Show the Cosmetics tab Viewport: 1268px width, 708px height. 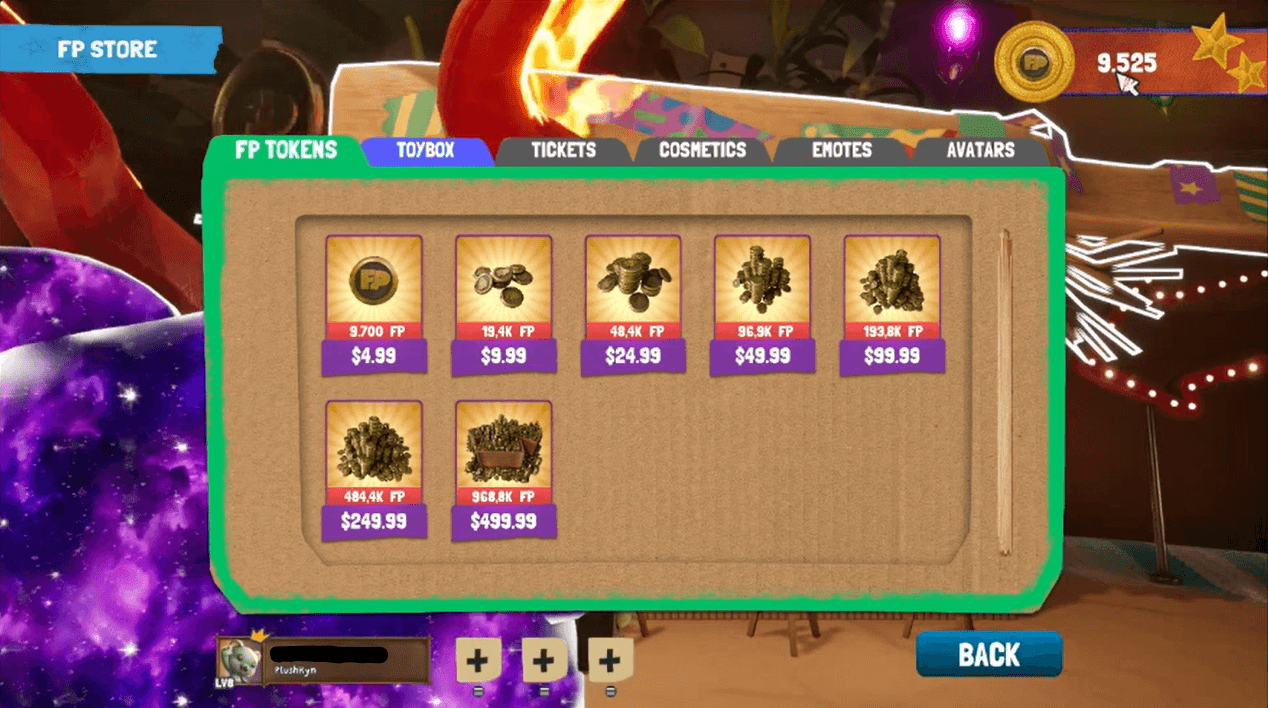702,151
